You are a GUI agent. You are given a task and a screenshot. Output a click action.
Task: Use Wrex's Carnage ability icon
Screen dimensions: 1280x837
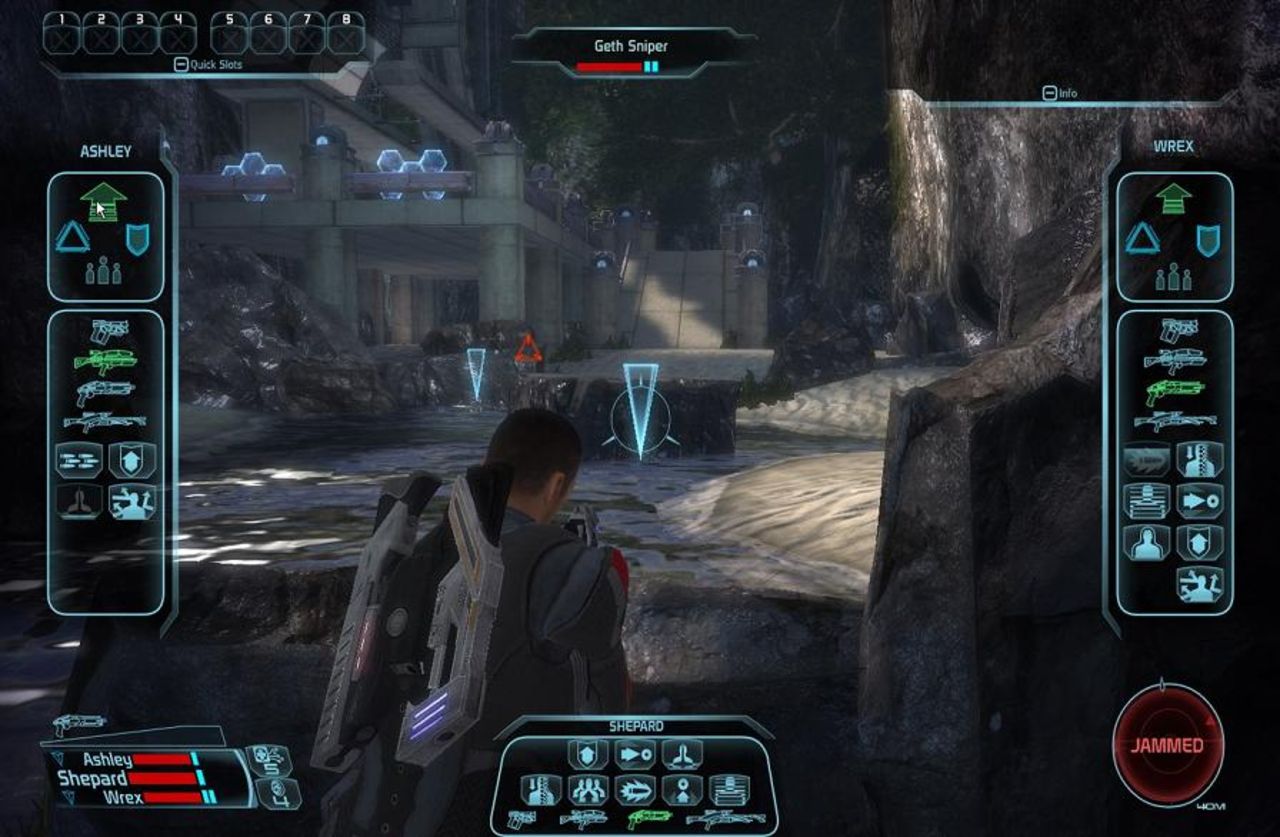click(x=1145, y=460)
